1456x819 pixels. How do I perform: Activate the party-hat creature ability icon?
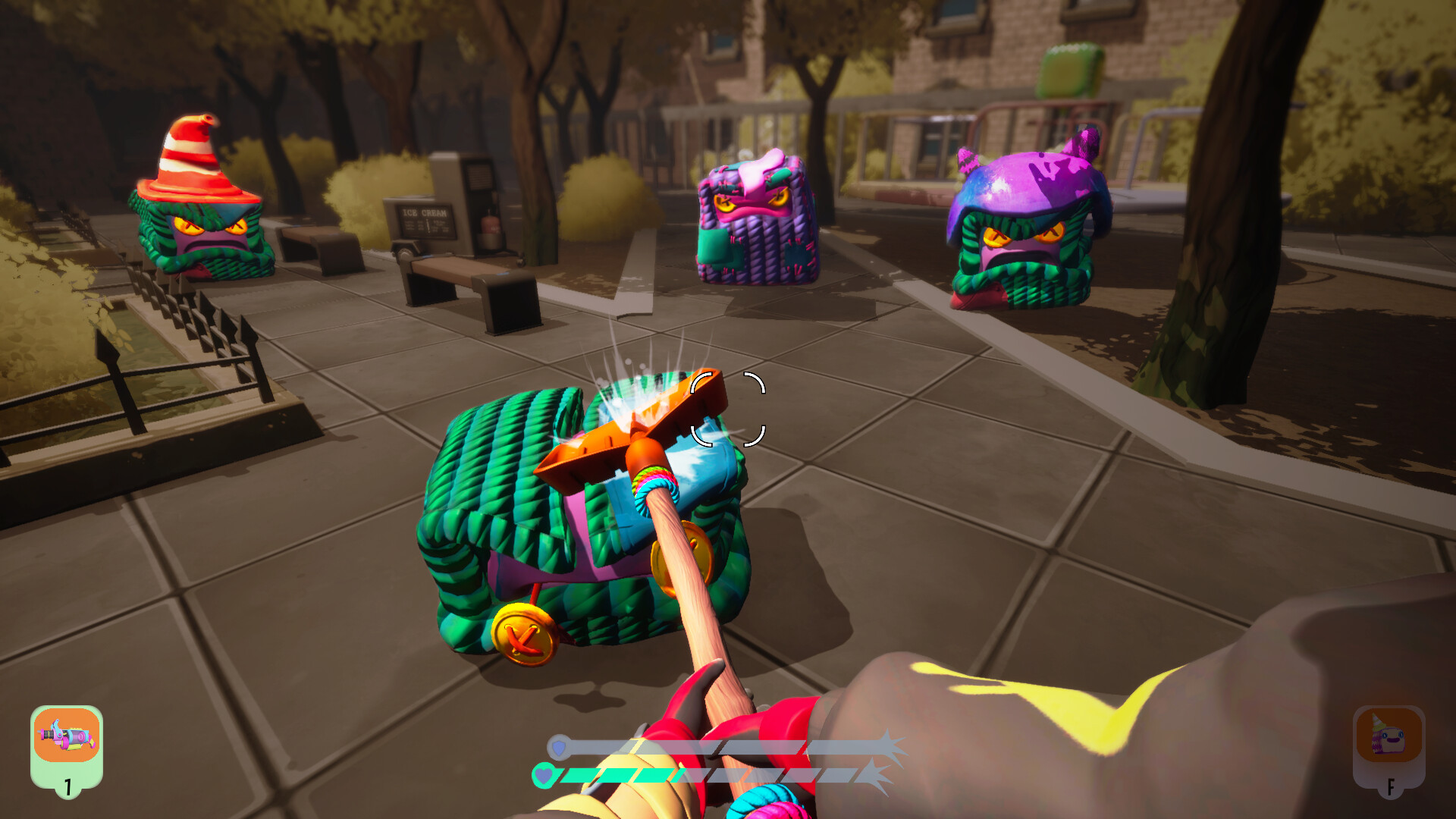(x=1389, y=736)
